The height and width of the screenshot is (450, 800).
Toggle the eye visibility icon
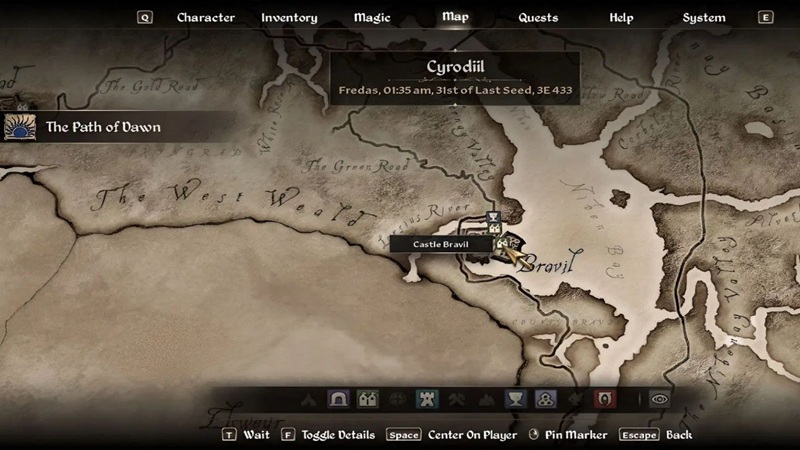click(658, 399)
